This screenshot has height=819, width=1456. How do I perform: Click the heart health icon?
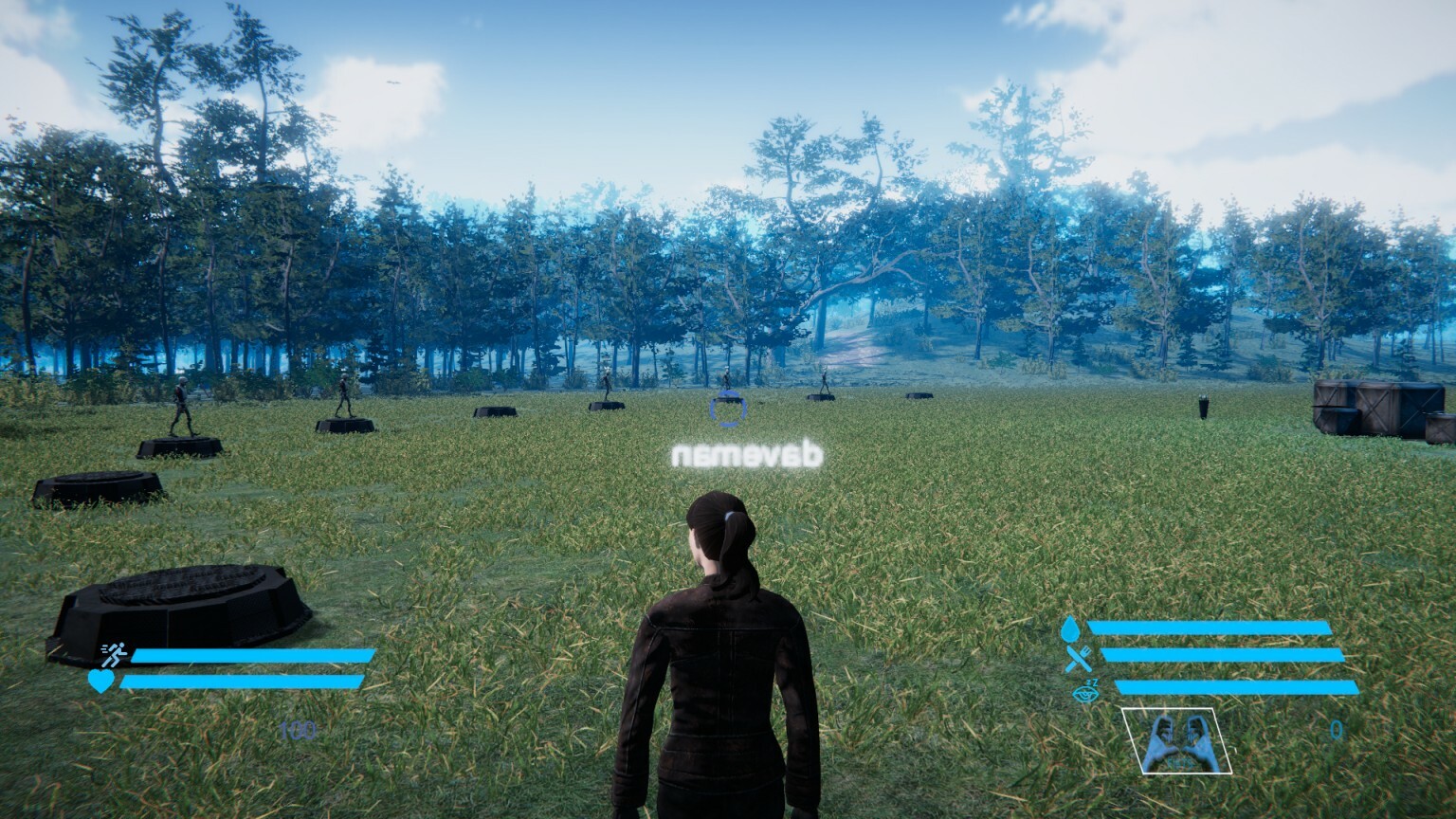tap(101, 680)
